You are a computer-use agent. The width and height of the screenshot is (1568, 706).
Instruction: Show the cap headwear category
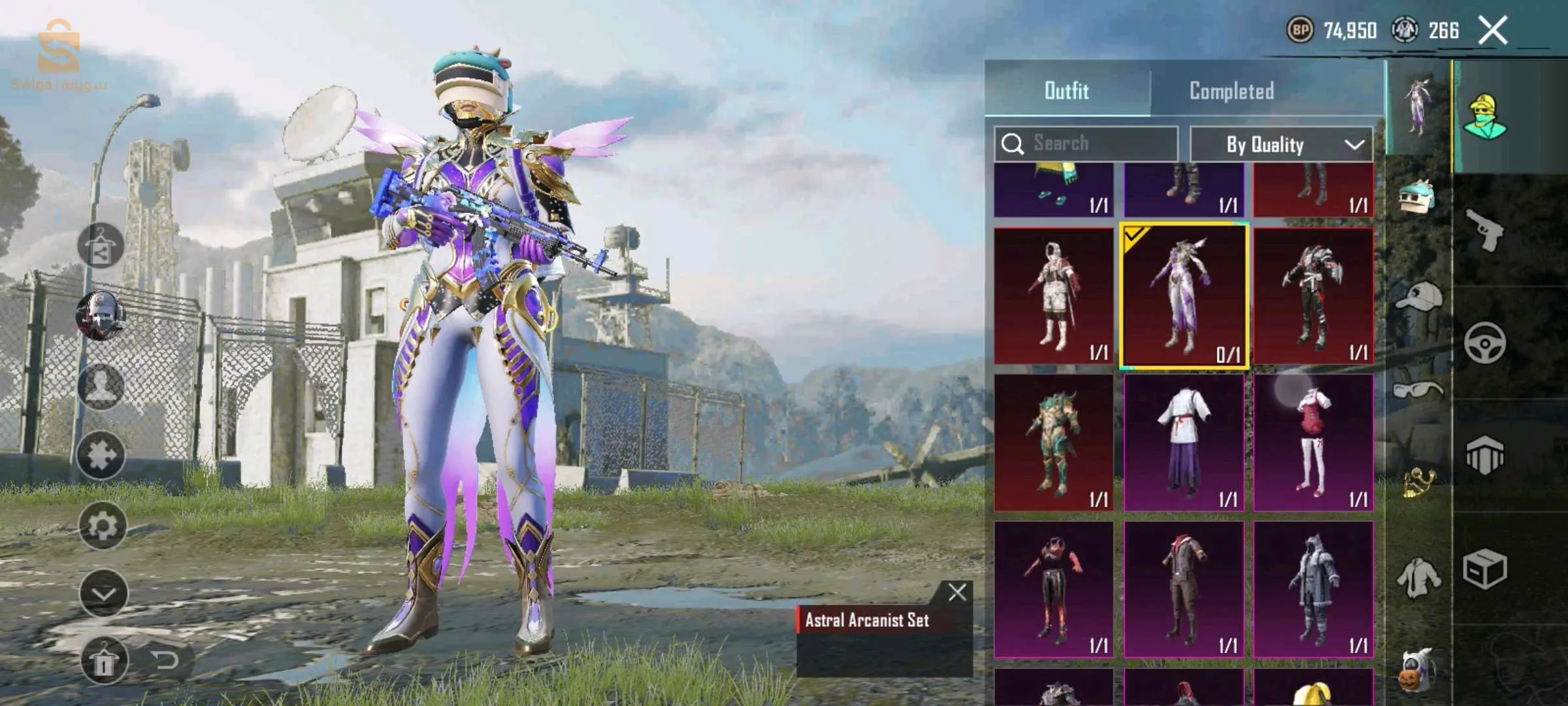click(1418, 297)
